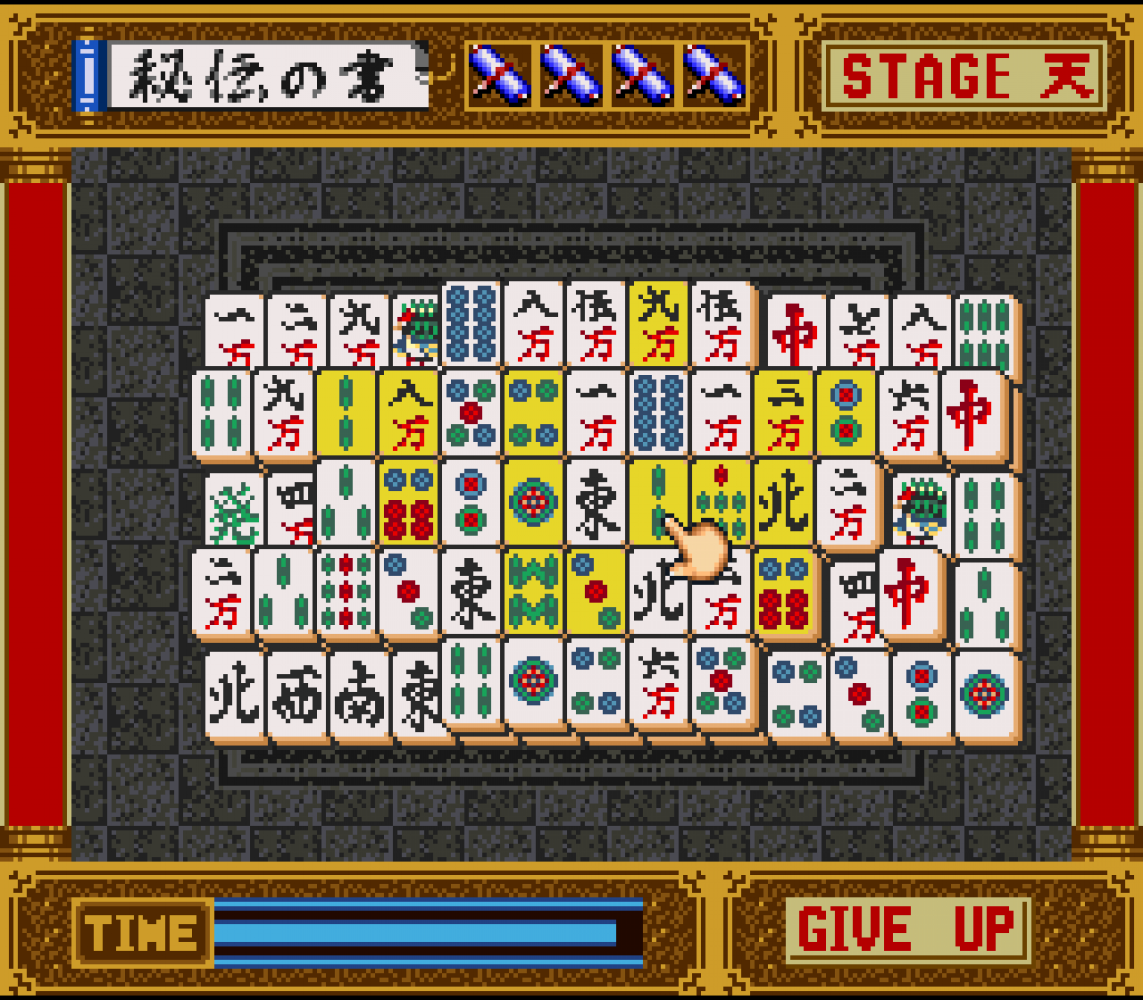Screen dimensions: 1143x1000
Task: Select the highlighted diagonal three-circle tile
Action: (595, 591)
